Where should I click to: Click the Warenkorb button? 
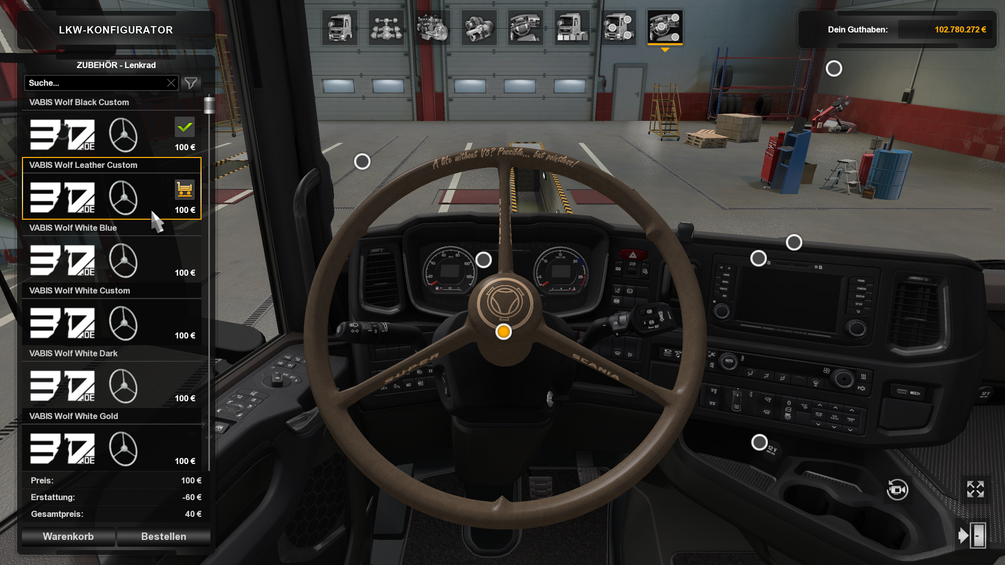68,537
